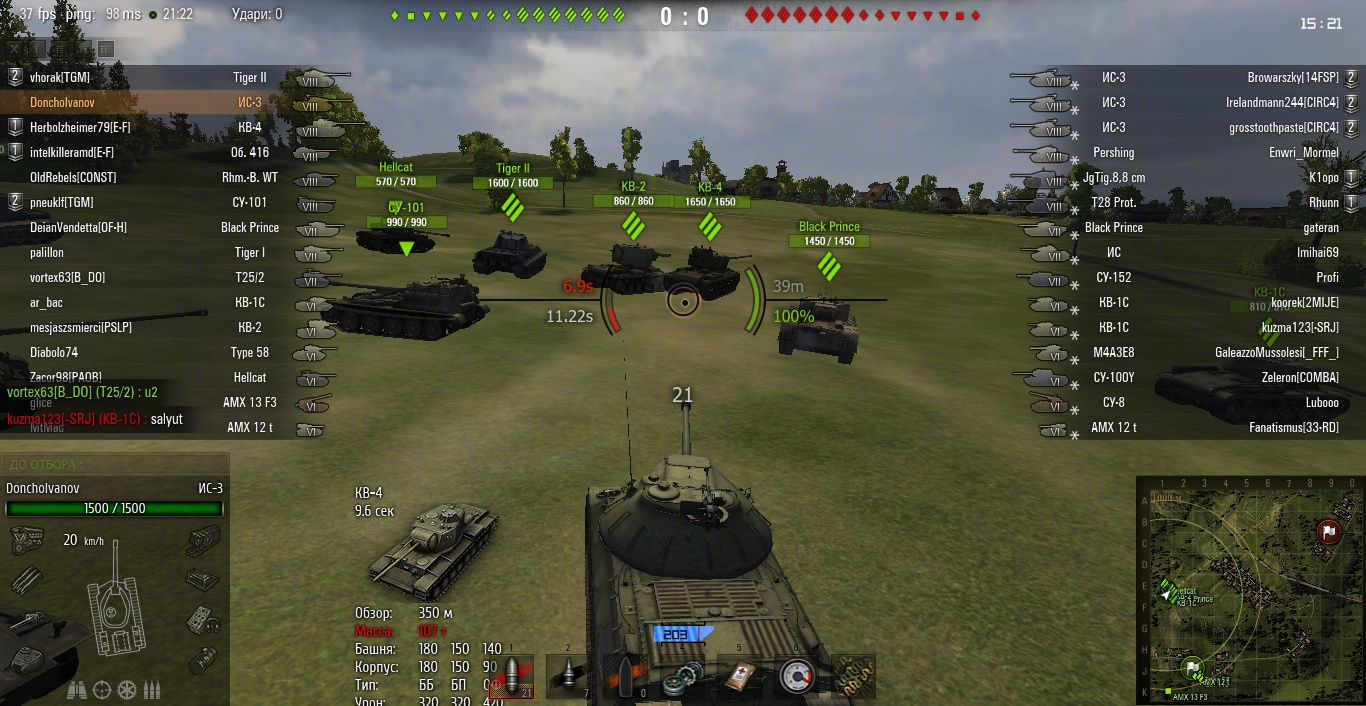The image size is (1366, 706).
Task: Hide the player panel using the X button
Action: [15, 48]
